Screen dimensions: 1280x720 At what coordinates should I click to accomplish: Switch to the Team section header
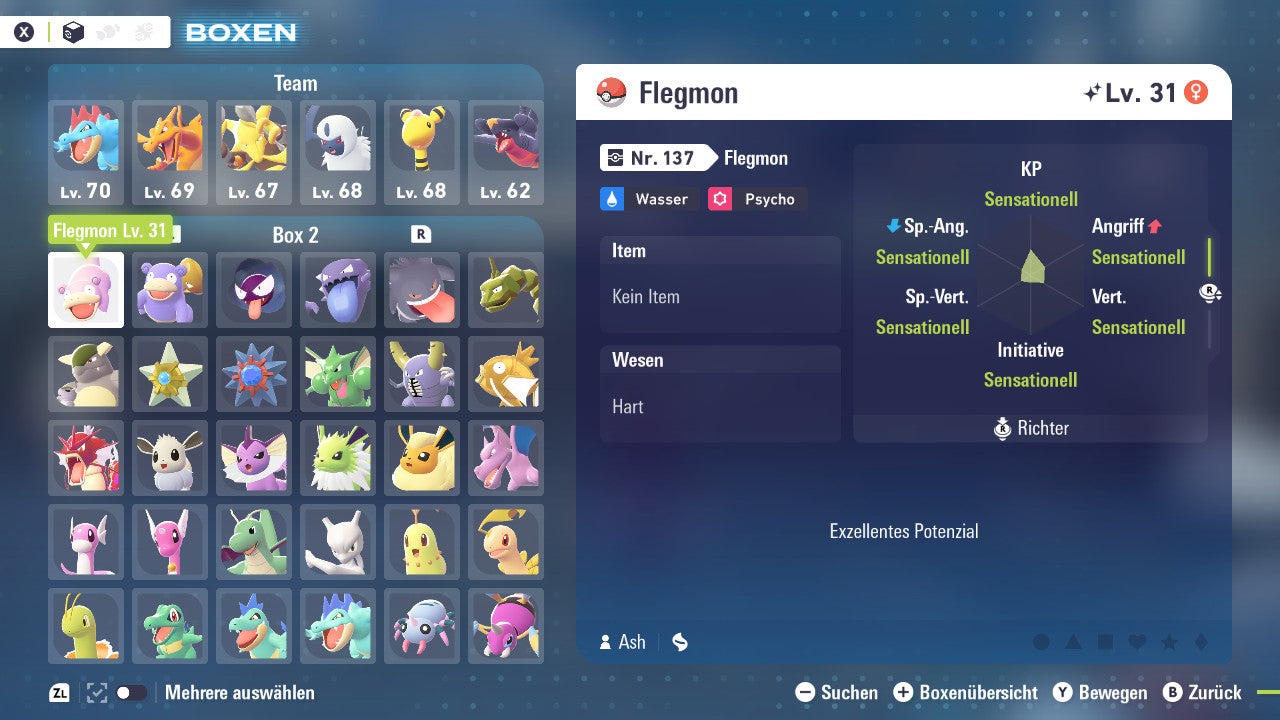[x=295, y=83]
